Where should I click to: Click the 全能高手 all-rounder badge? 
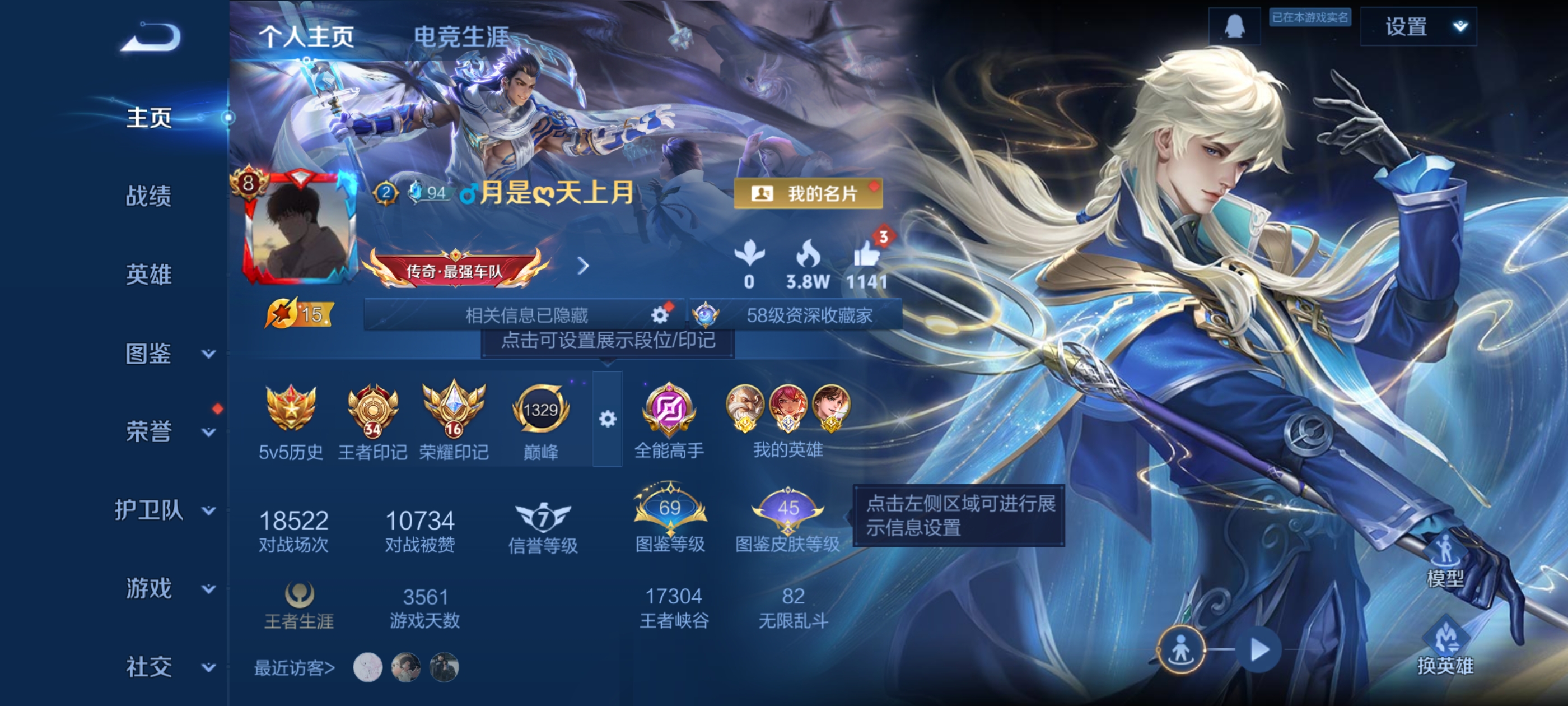[670, 410]
